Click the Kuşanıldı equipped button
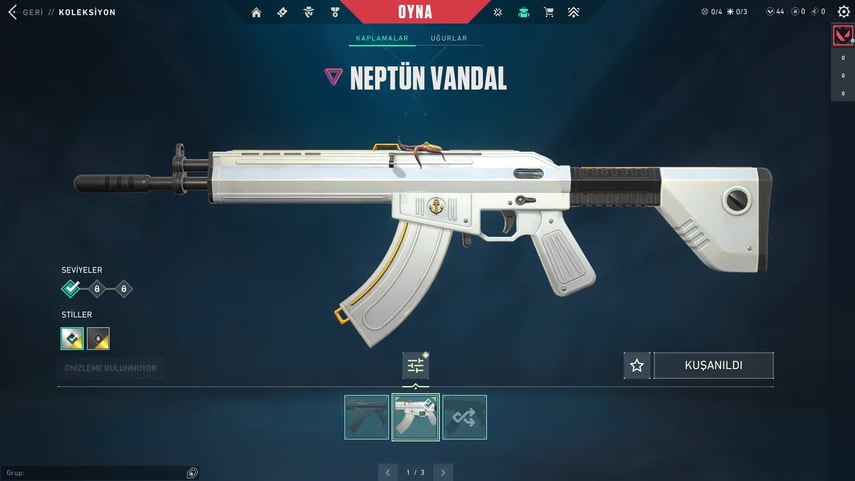Screen dimensions: 855x481 pyautogui.click(x=713, y=366)
